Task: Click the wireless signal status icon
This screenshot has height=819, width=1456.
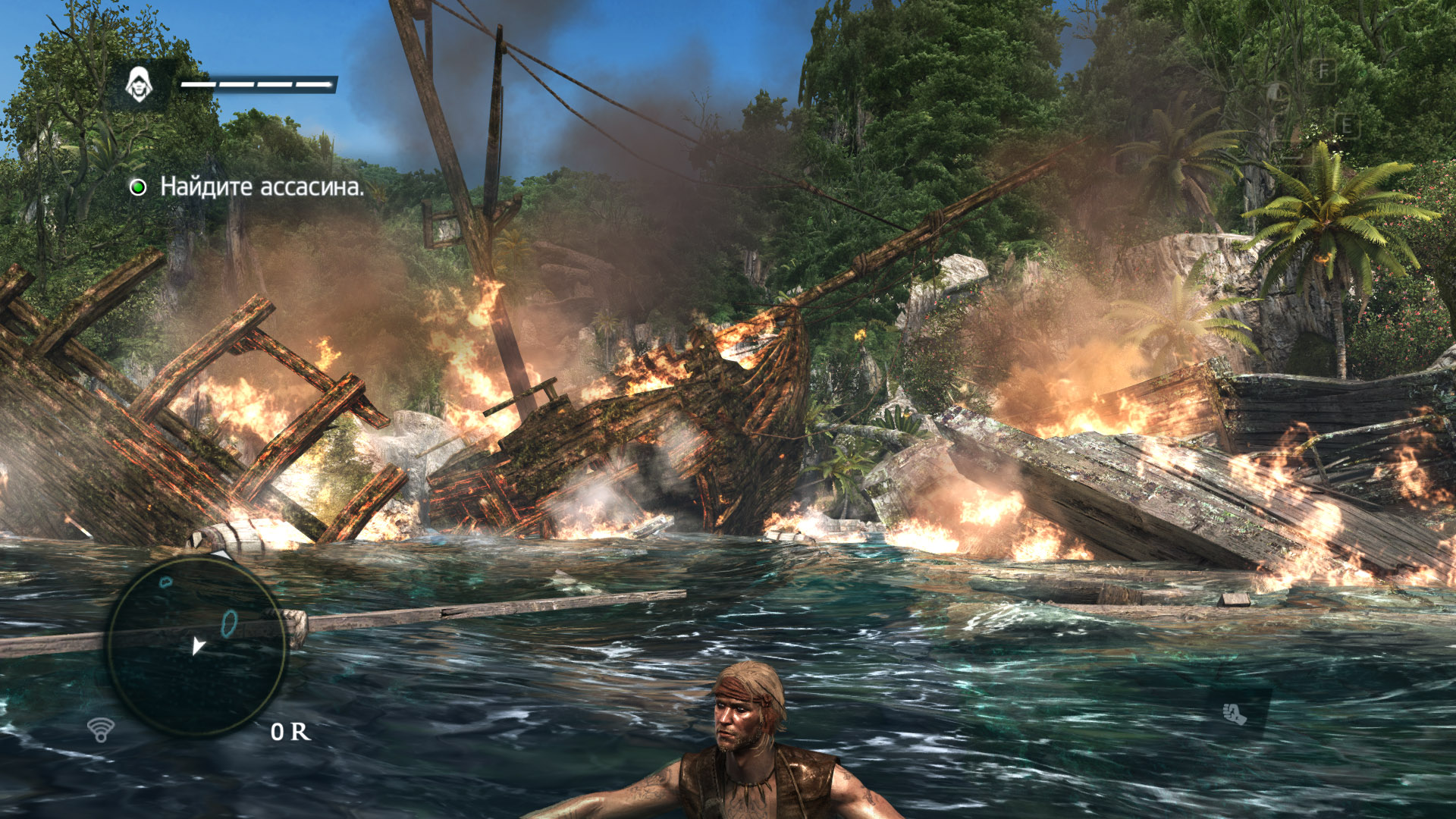Action: coord(101,730)
